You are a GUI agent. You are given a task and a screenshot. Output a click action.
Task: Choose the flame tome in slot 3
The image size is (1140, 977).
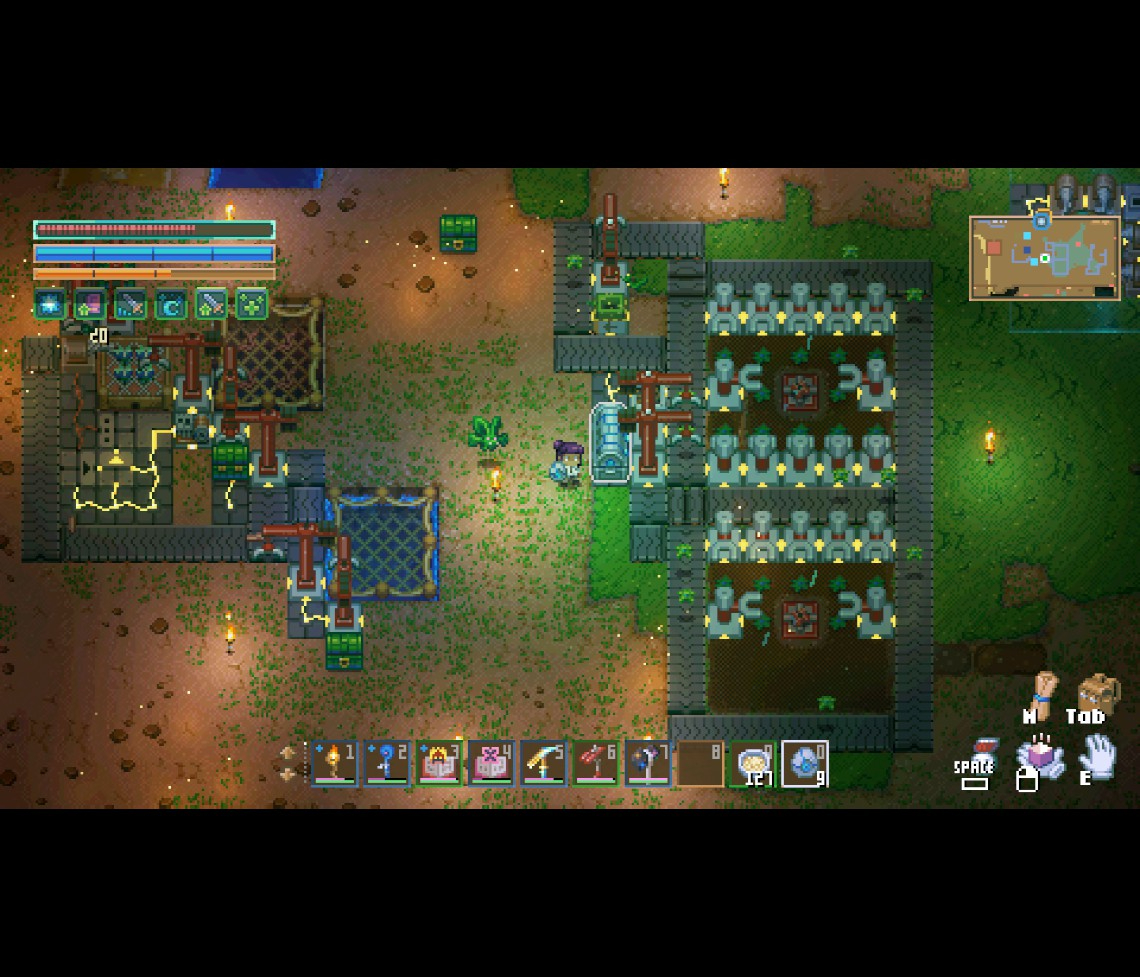(x=439, y=764)
